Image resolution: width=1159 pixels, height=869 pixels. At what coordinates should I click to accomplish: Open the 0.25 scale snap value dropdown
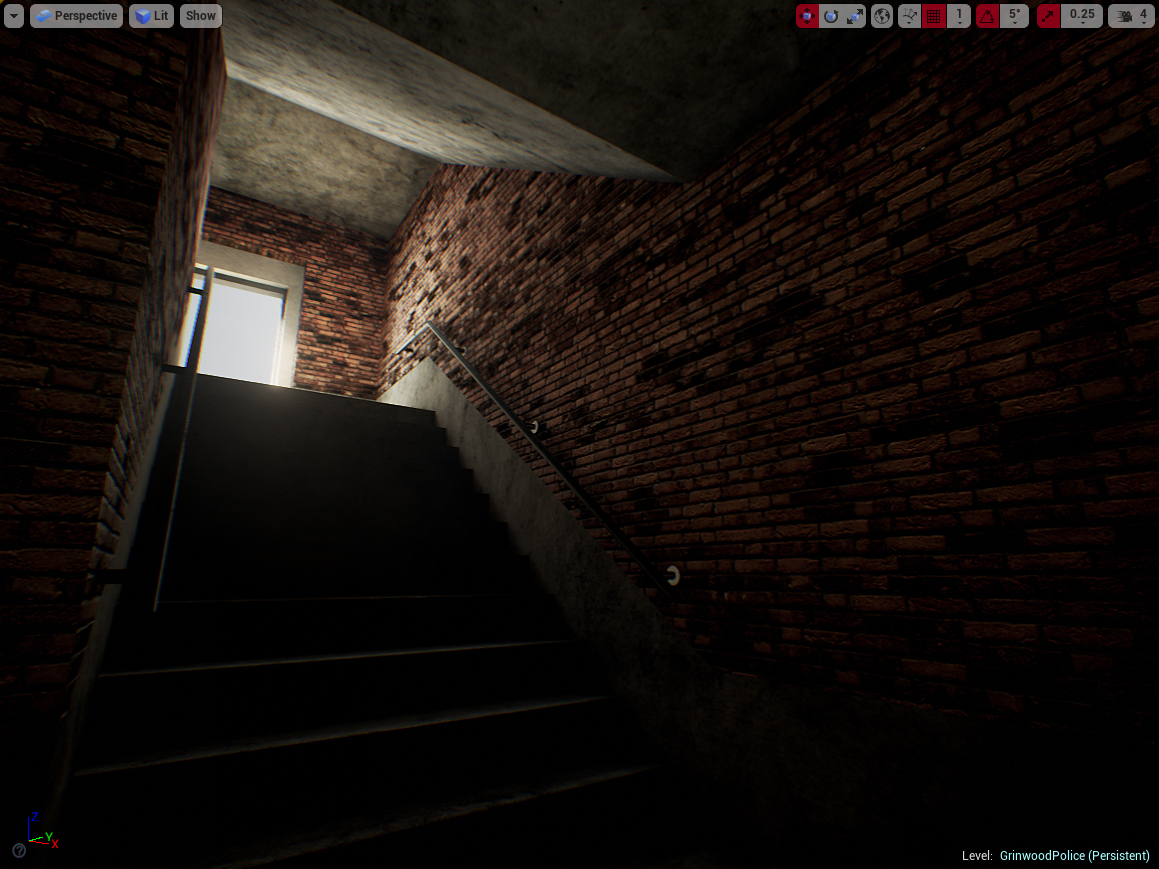tap(1081, 16)
